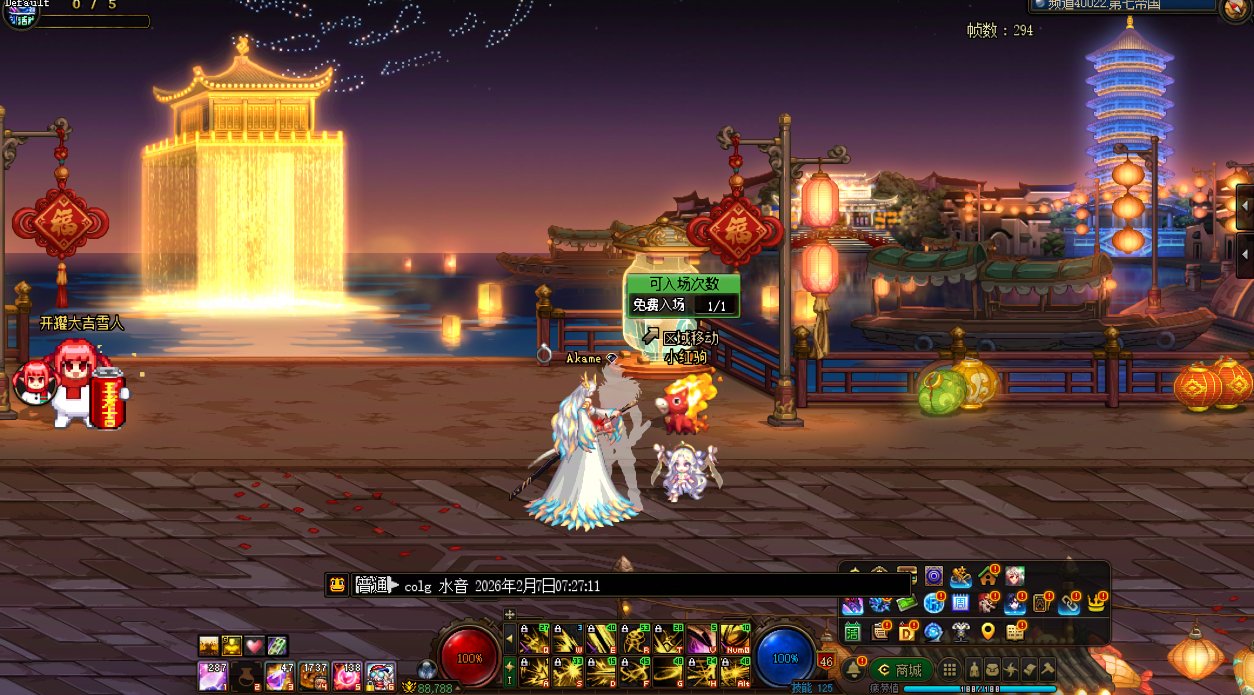Image resolution: width=1254 pixels, height=695 pixels.
Task: Open the 商城 shop button
Action: [901, 670]
